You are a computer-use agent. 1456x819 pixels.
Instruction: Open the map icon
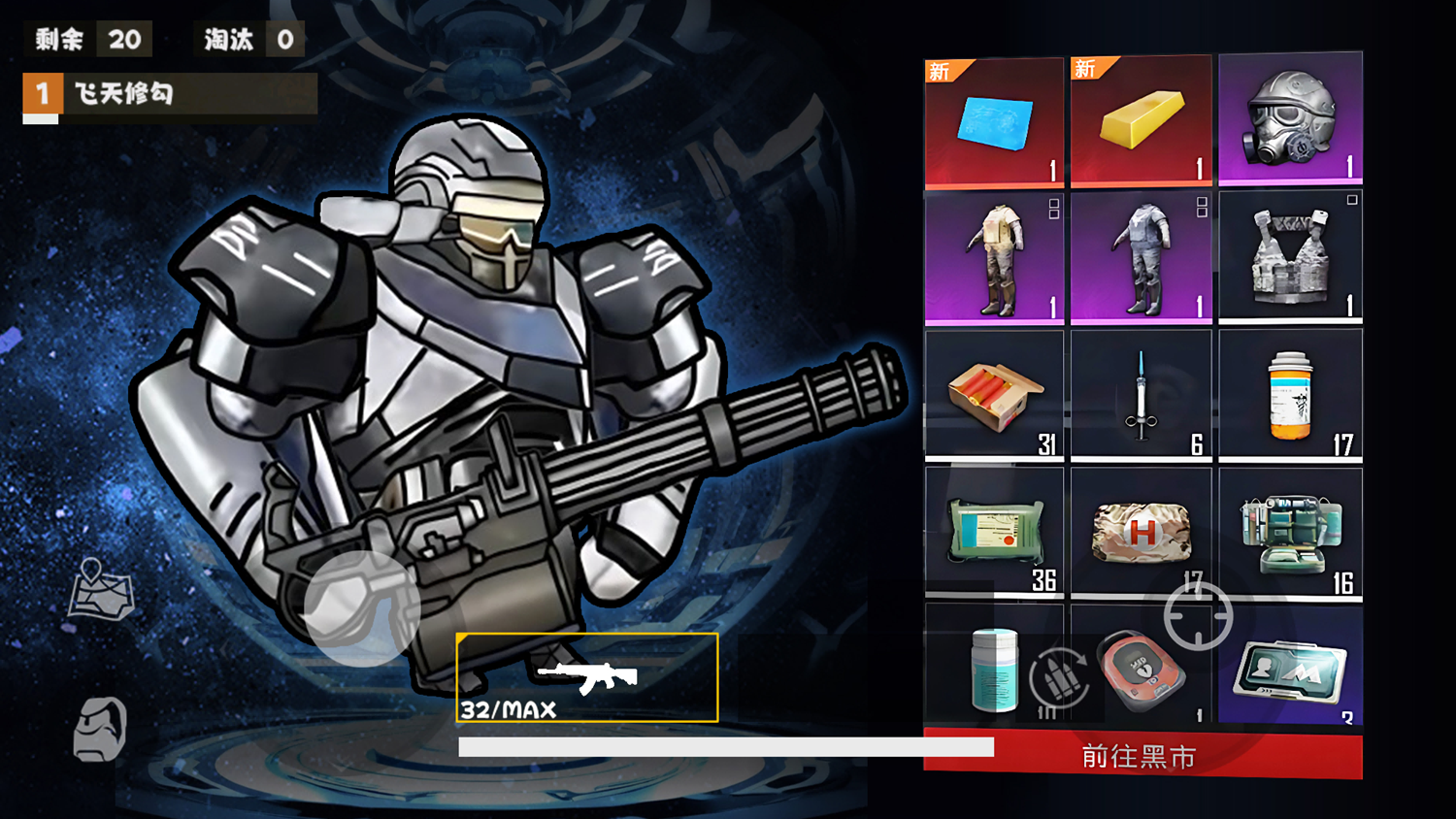tap(101, 589)
